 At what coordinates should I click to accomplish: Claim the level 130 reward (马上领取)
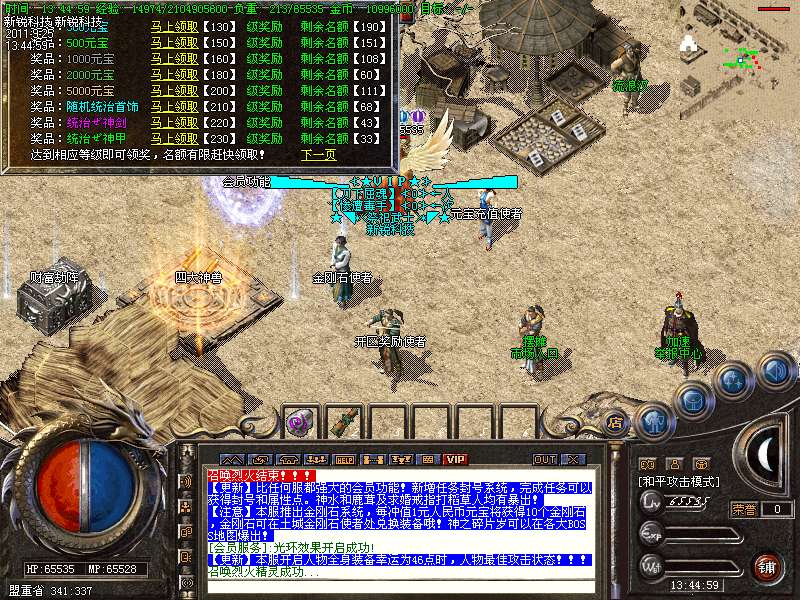(175, 27)
